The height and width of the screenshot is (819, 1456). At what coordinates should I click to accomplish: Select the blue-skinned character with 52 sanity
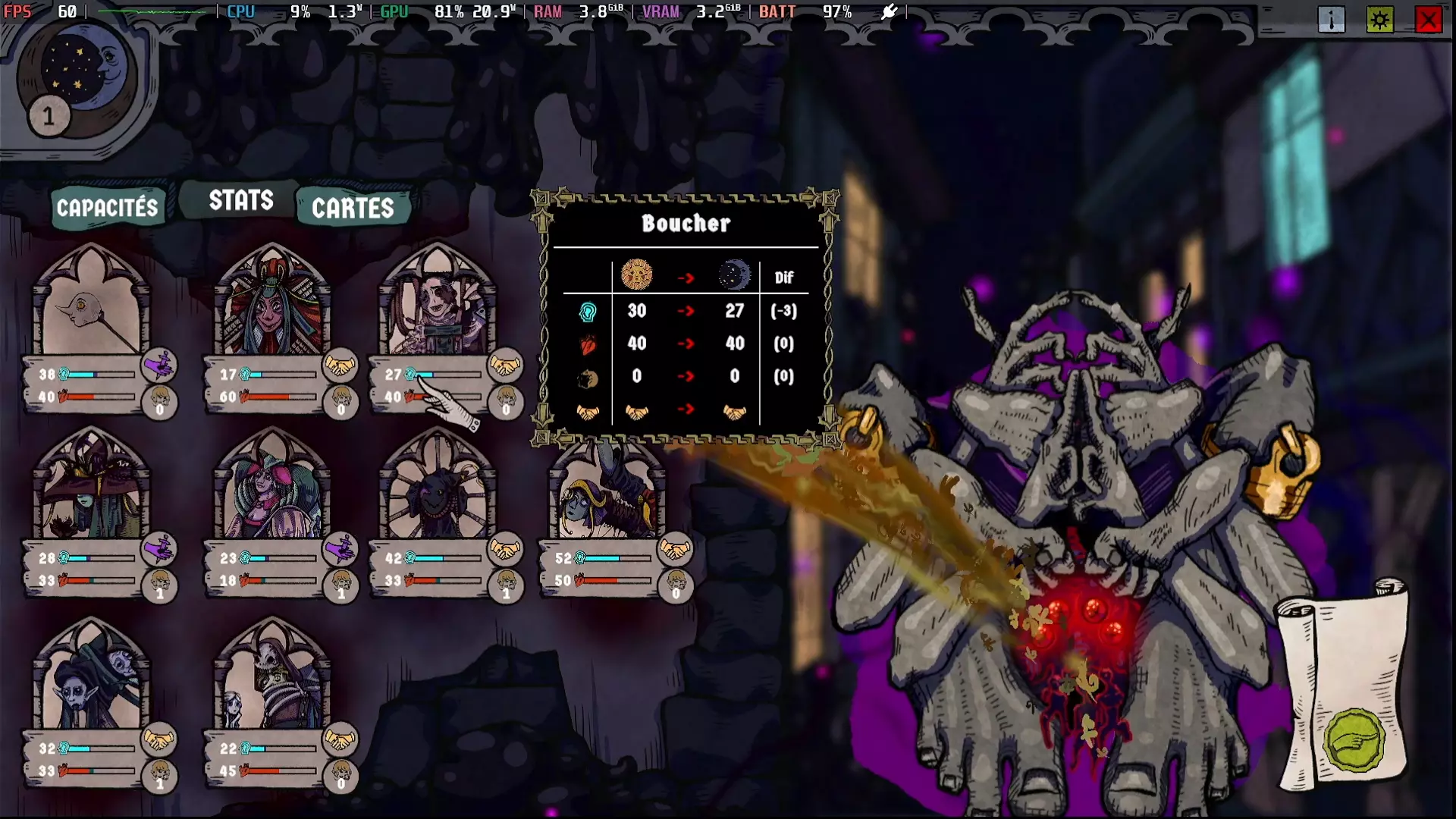click(607, 489)
